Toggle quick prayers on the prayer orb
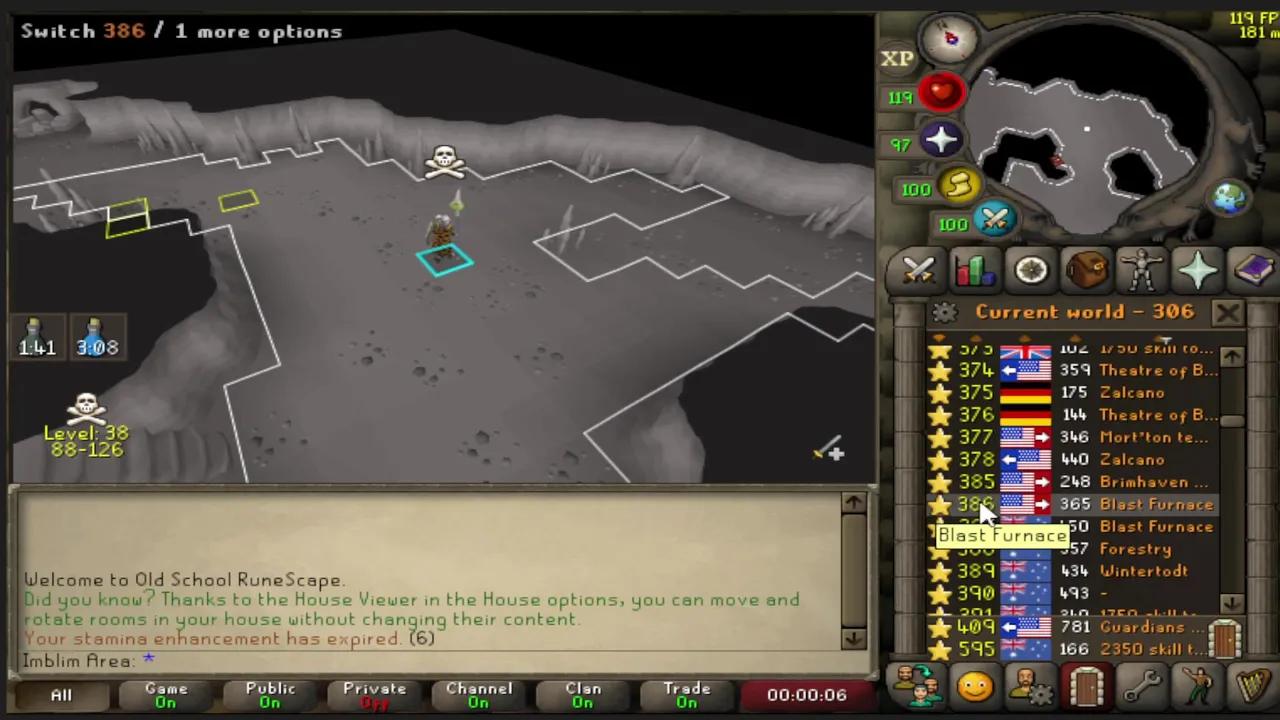The height and width of the screenshot is (720, 1280). 940,142
